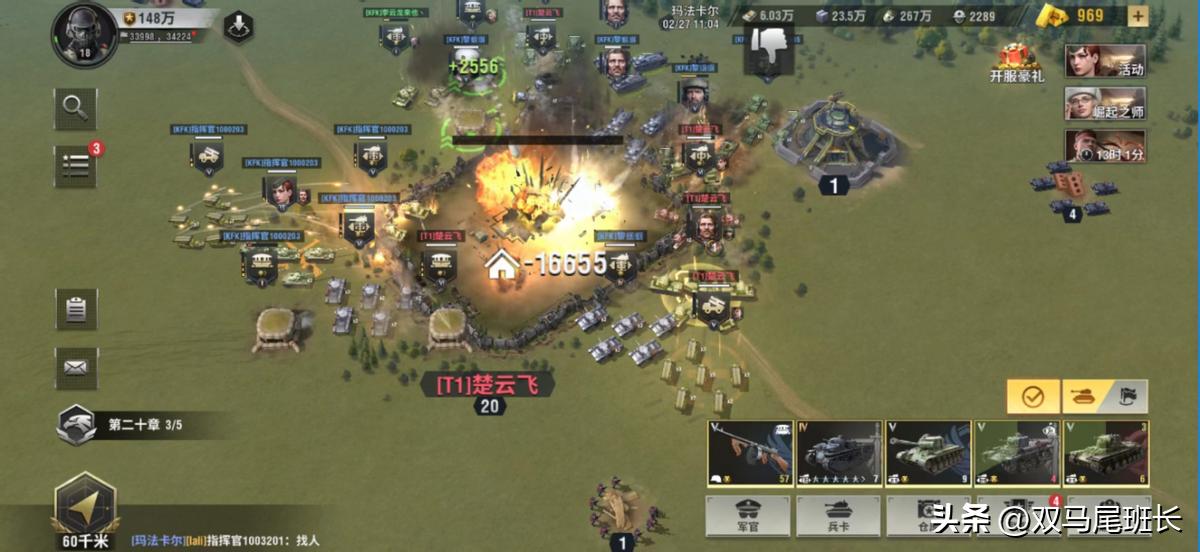Switch the tank and flag view toggle
The height and width of the screenshot is (552, 1200).
pos(1104,397)
